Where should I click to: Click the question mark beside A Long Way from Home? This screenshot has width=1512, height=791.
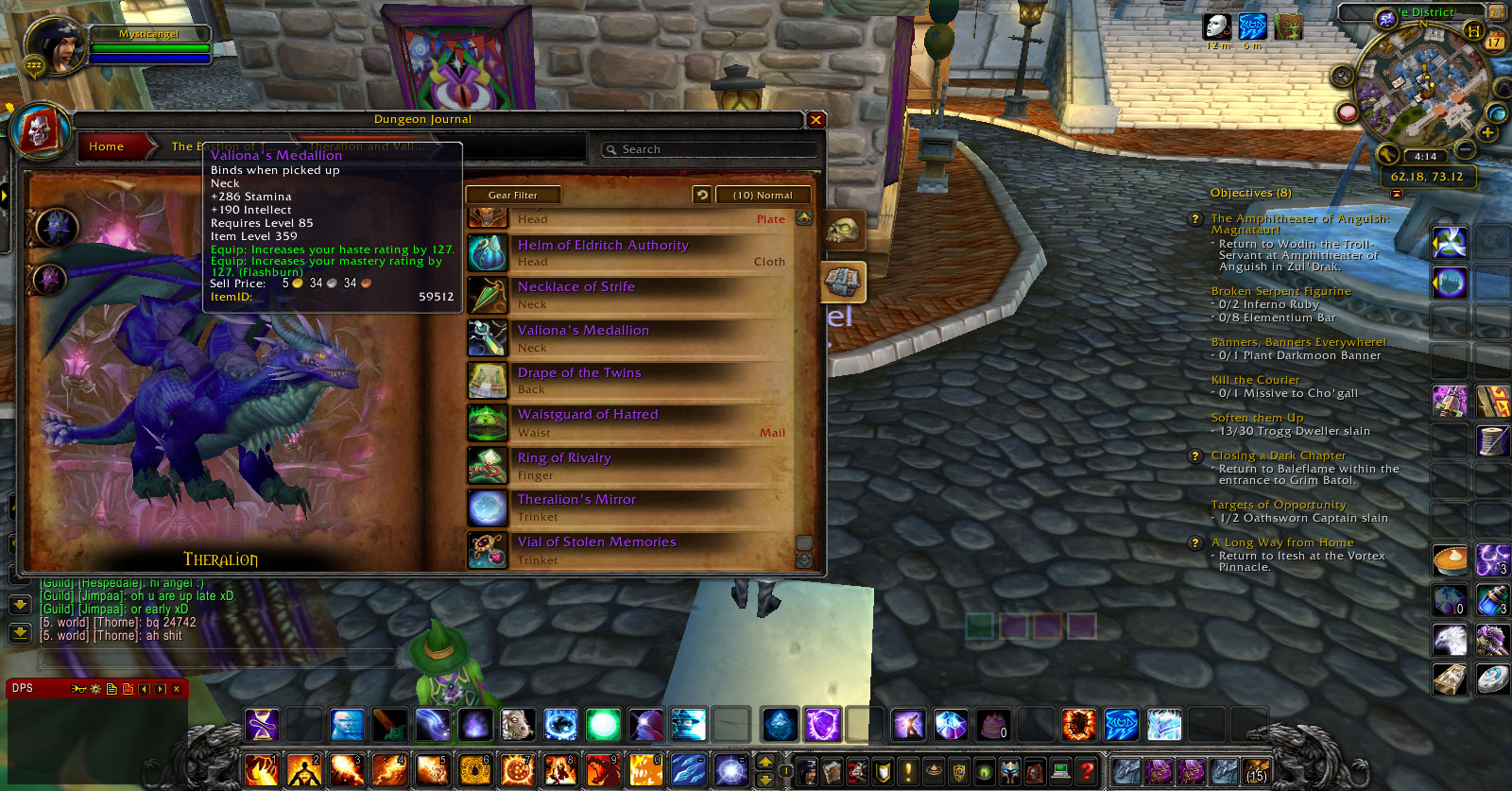[x=1195, y=542]
